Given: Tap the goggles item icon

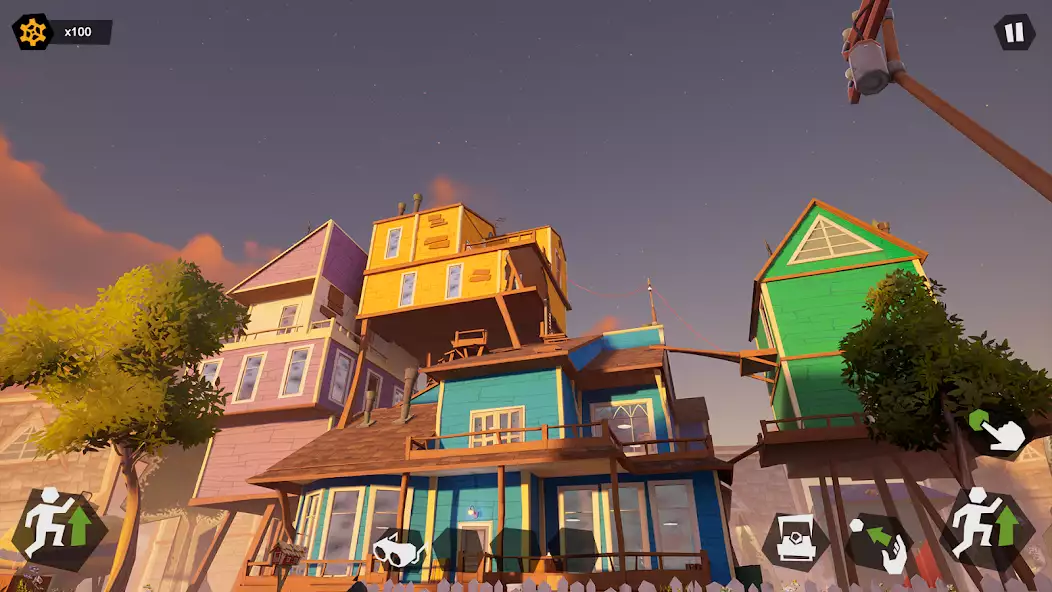Looking at the screenshot, I should [x=398, y=551].
